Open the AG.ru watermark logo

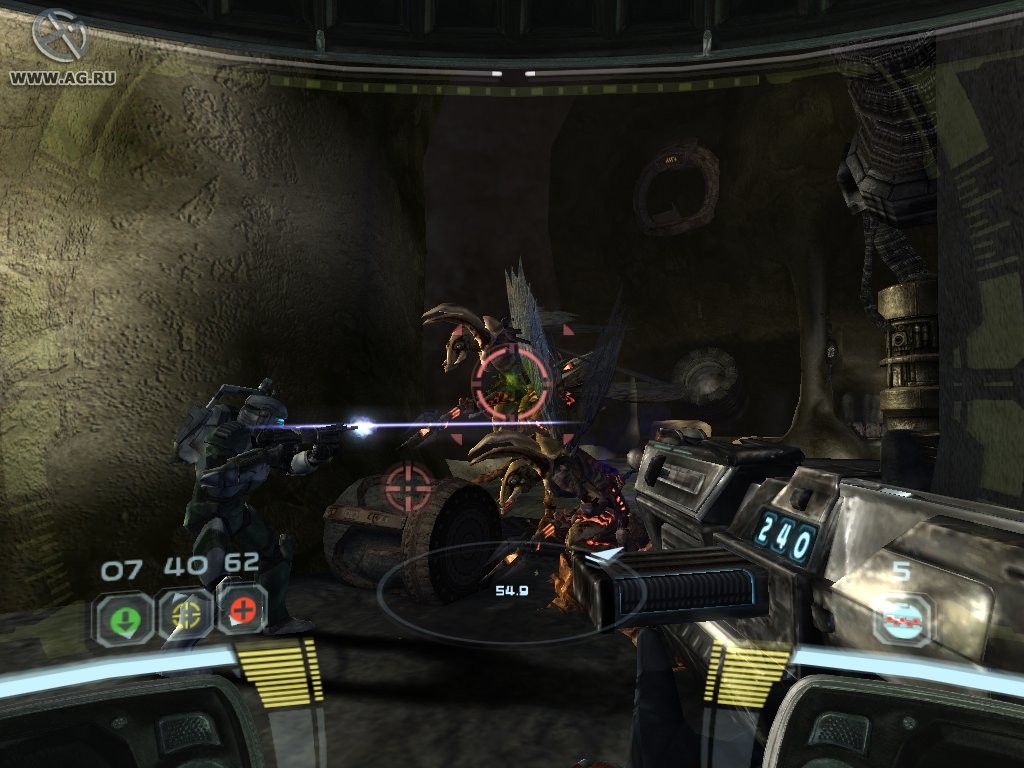pos(59,37)
